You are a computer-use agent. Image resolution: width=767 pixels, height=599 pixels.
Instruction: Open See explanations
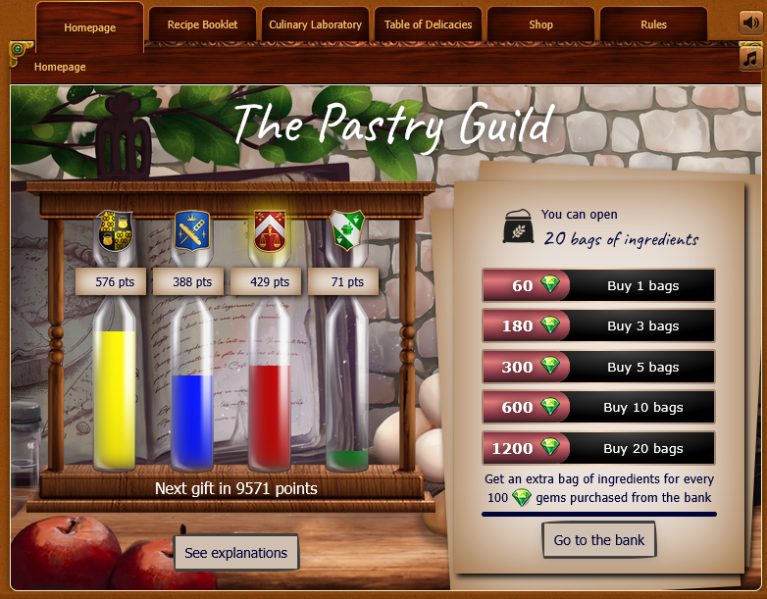point(236,553)
